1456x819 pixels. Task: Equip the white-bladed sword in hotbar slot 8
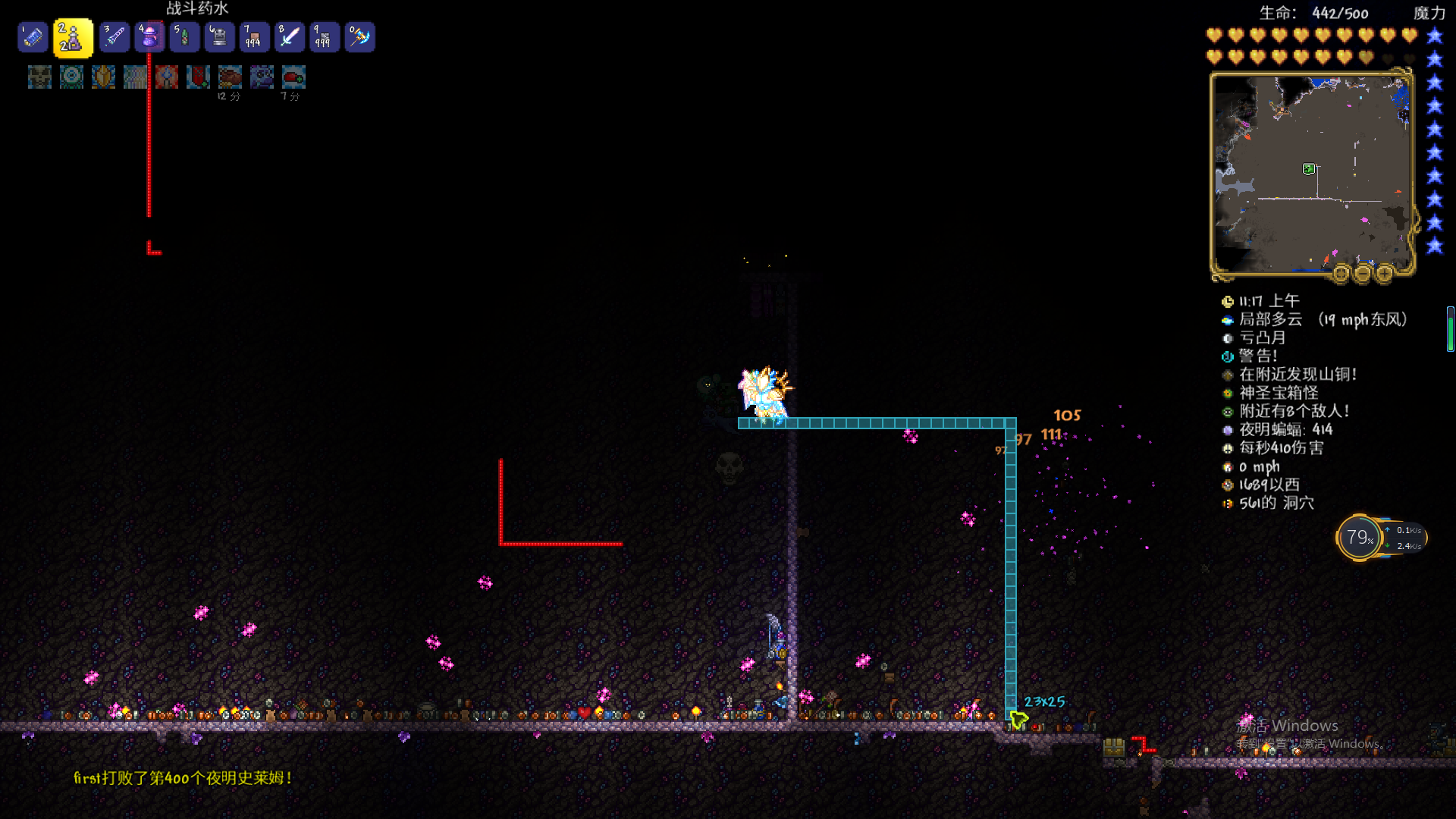click(x=290, y=37)
